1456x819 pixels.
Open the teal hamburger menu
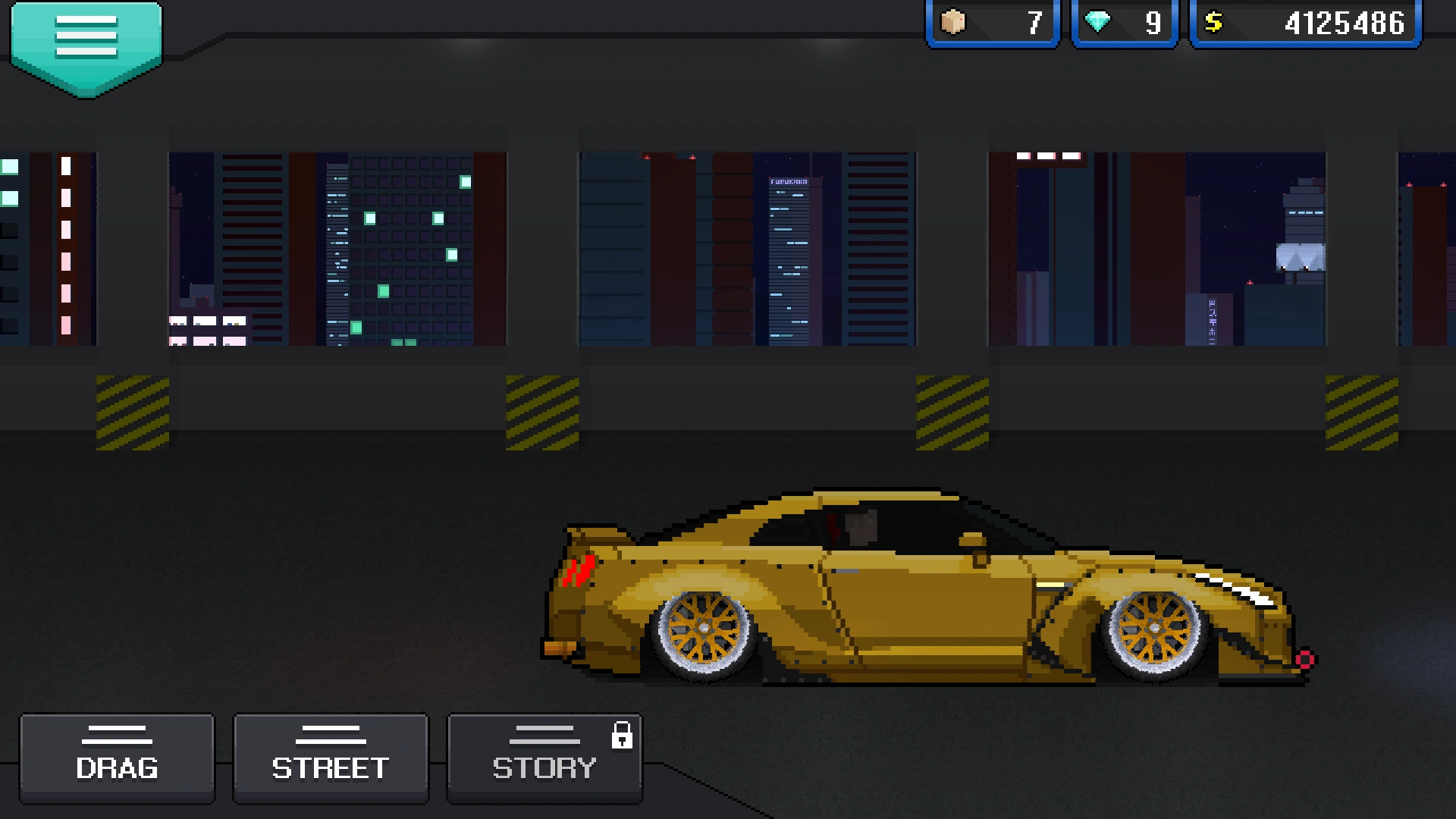(x=86, y=42)
